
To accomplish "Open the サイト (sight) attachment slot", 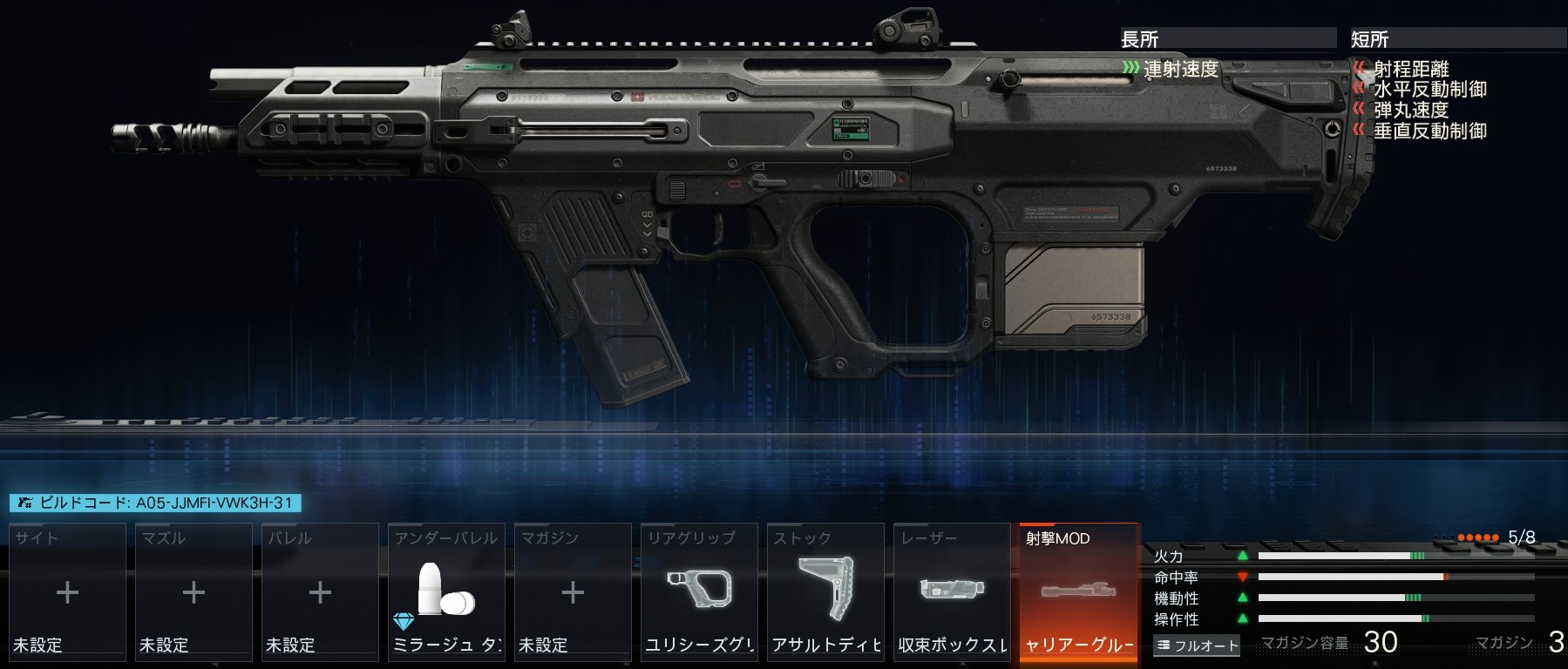I will 67,591.
